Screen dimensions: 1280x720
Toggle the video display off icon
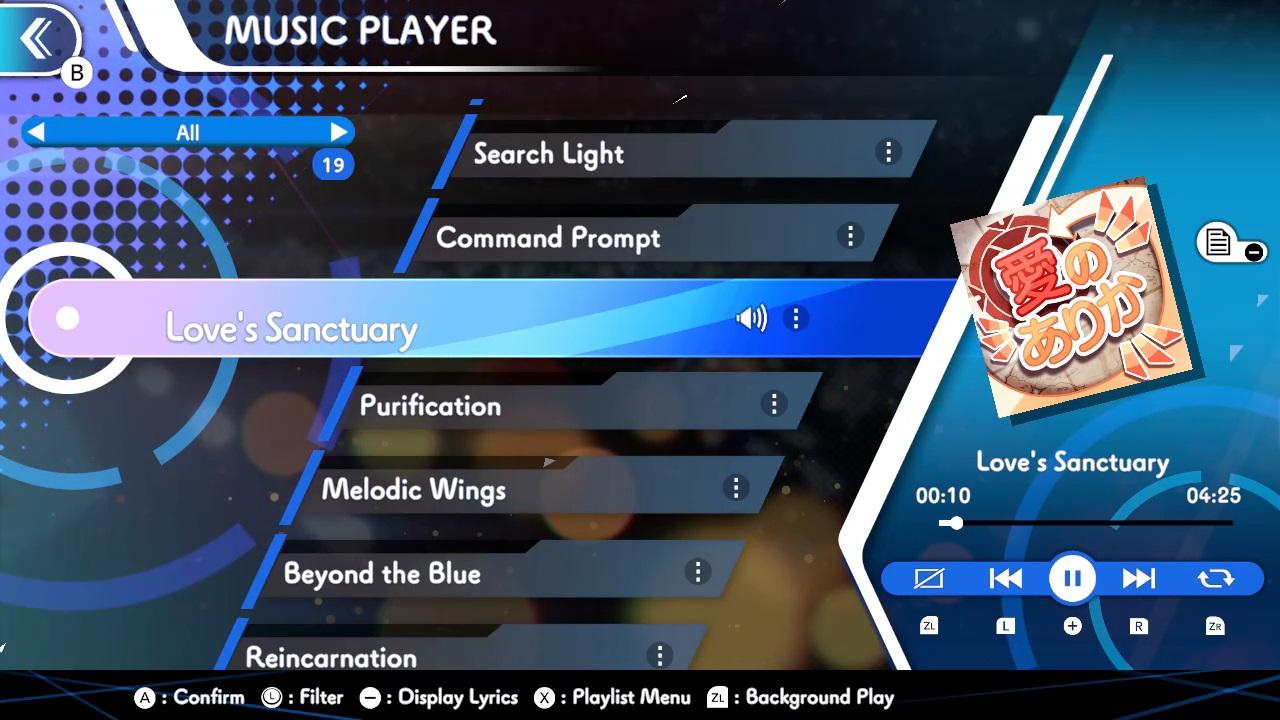[x=929, y=578]
